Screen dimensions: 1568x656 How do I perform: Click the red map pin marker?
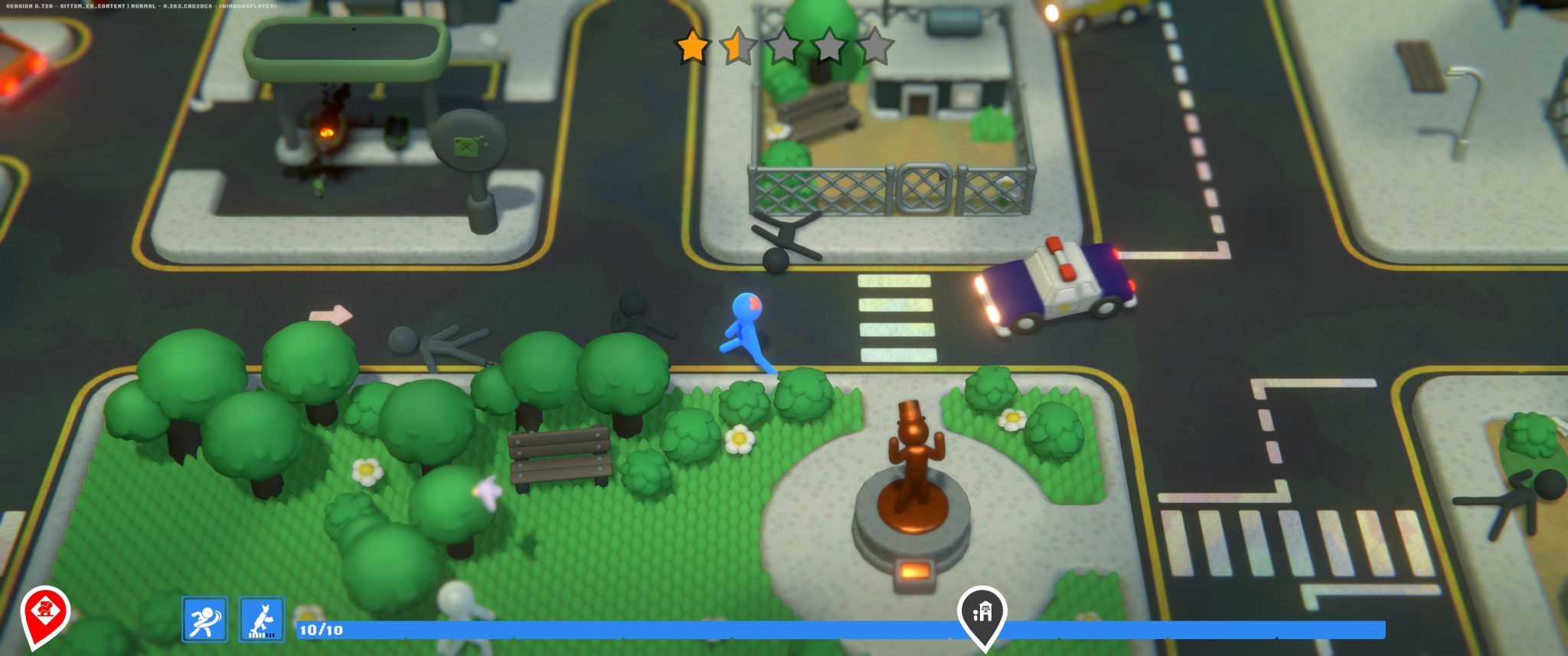point(44,613)
